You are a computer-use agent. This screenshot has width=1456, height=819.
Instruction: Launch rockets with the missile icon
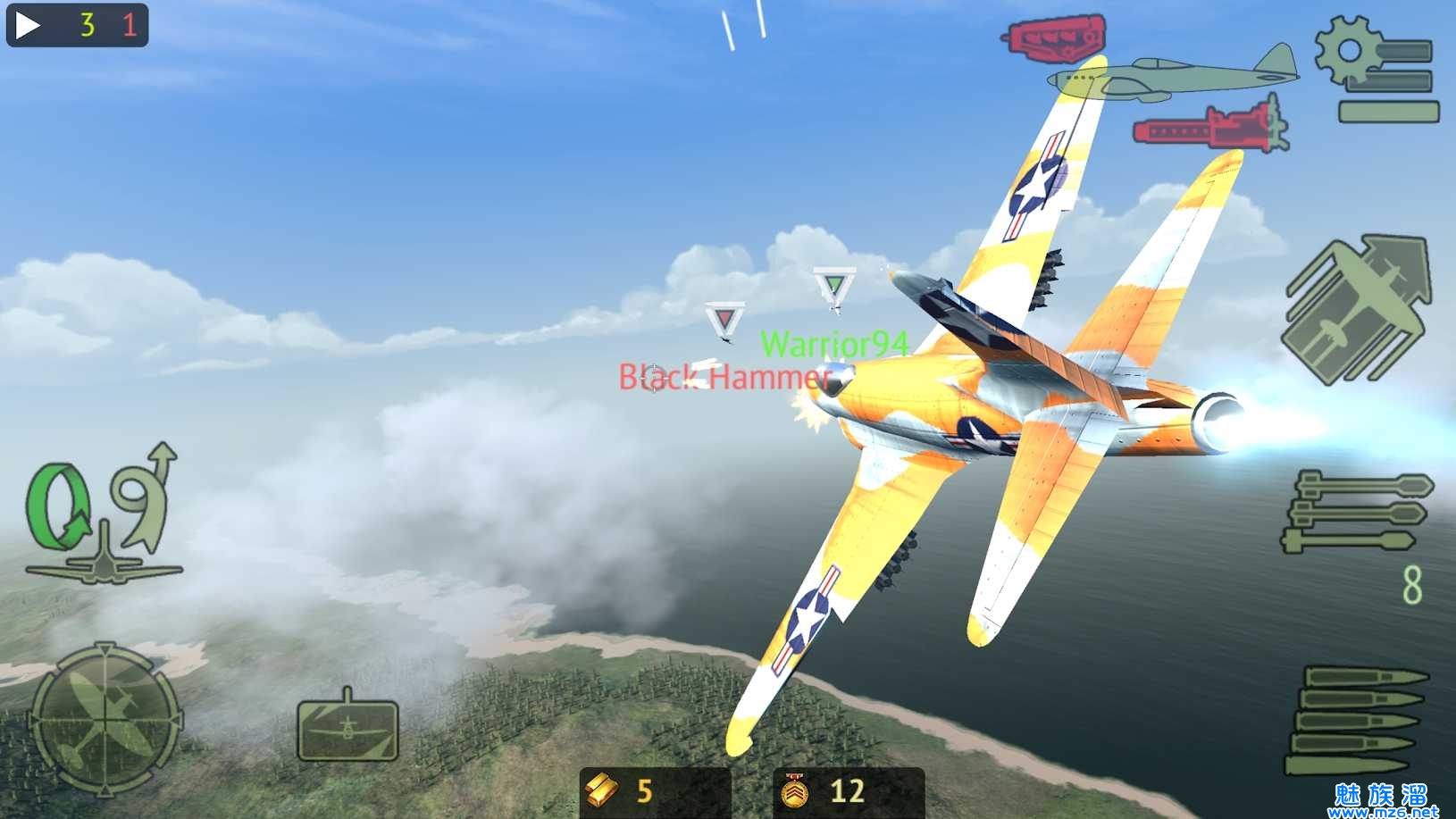point(1356,512)
